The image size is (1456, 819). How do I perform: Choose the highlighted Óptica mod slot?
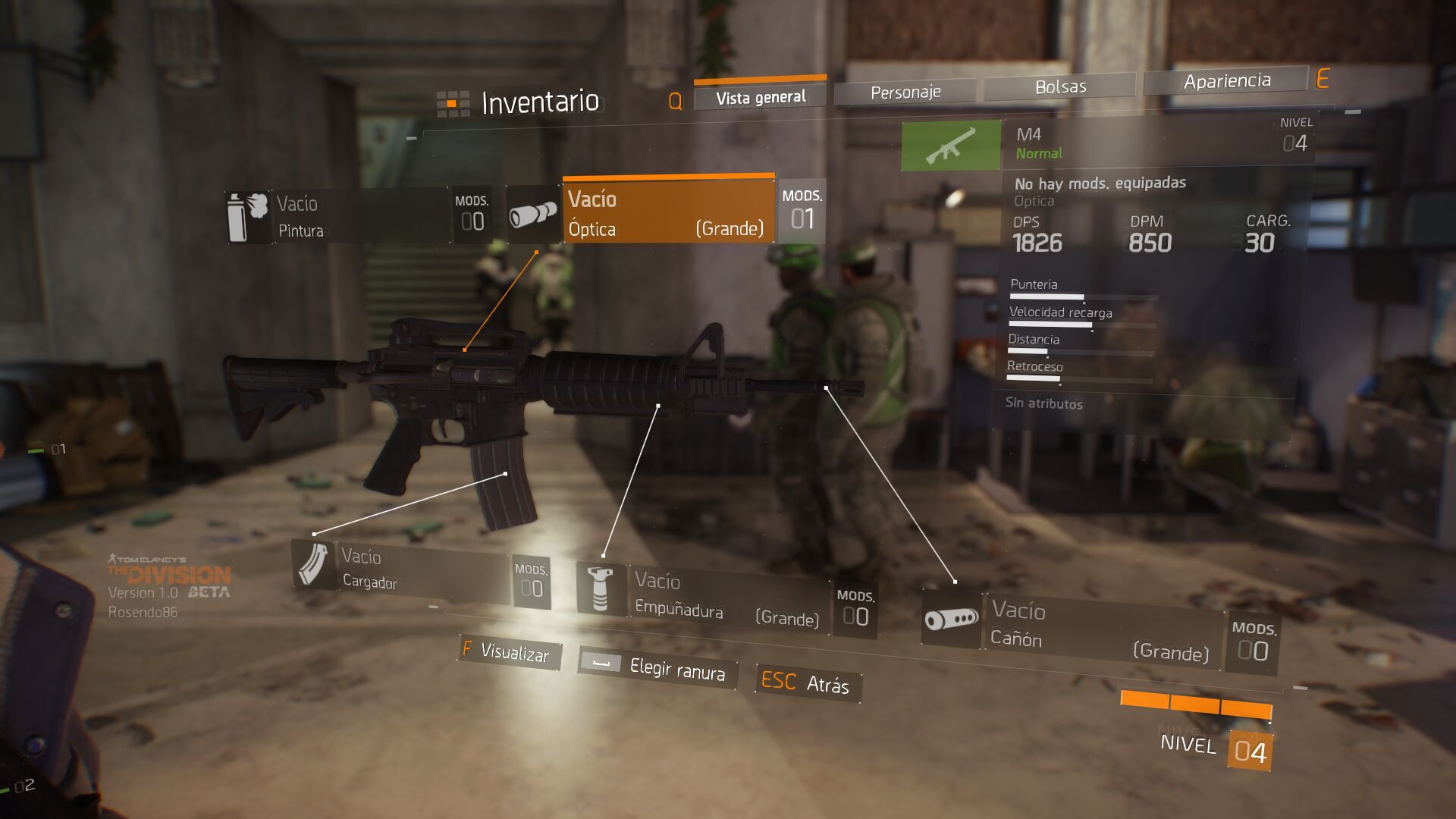(667, 213)
